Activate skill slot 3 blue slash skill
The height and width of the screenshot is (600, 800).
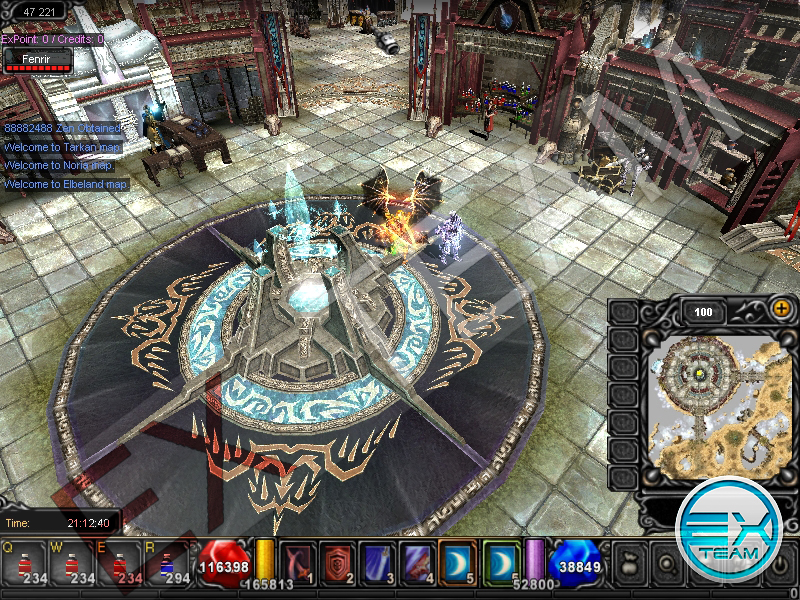coord(380,561)
